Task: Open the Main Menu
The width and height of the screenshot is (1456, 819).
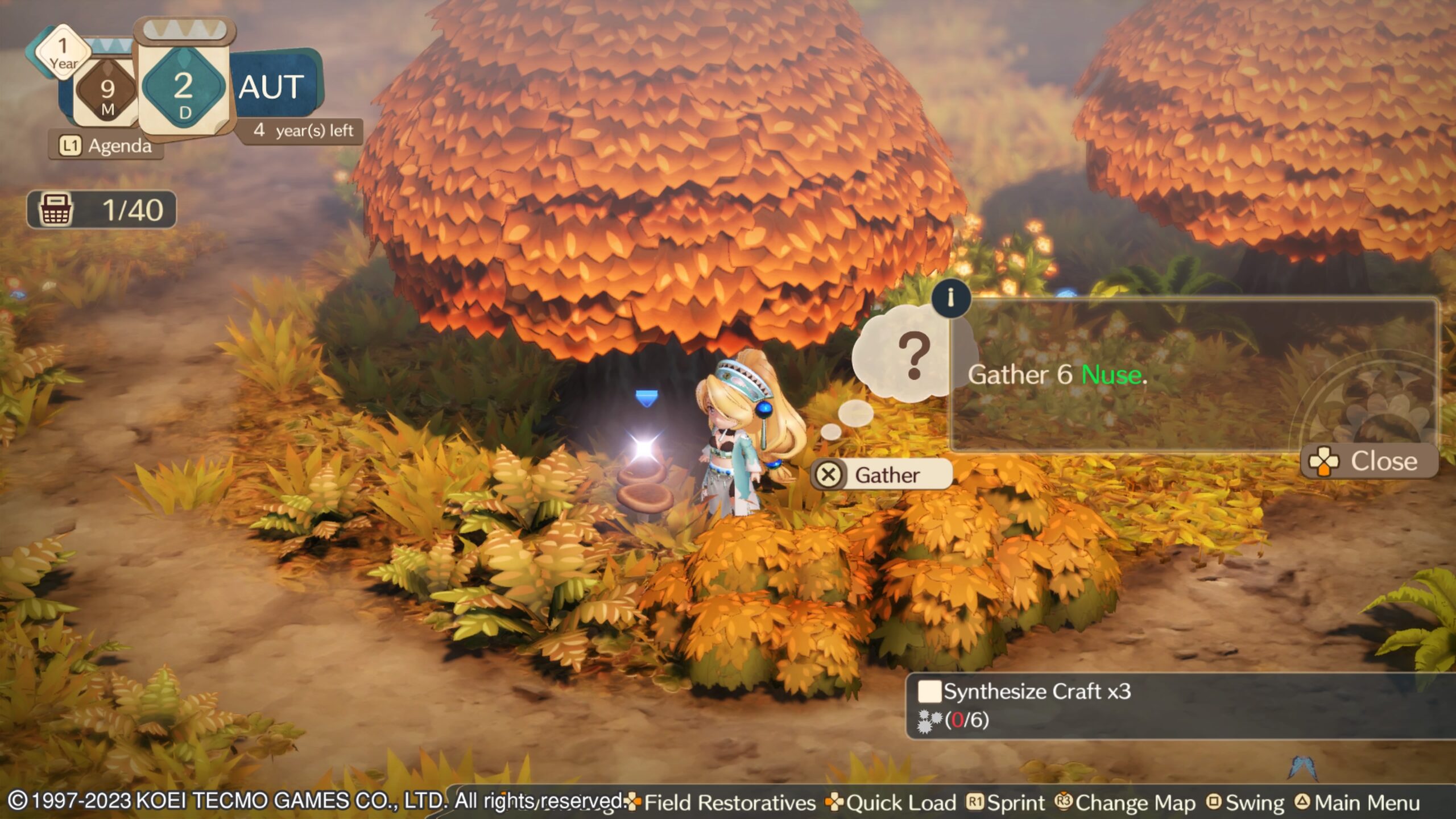Action: click(x=1358, y=803)
